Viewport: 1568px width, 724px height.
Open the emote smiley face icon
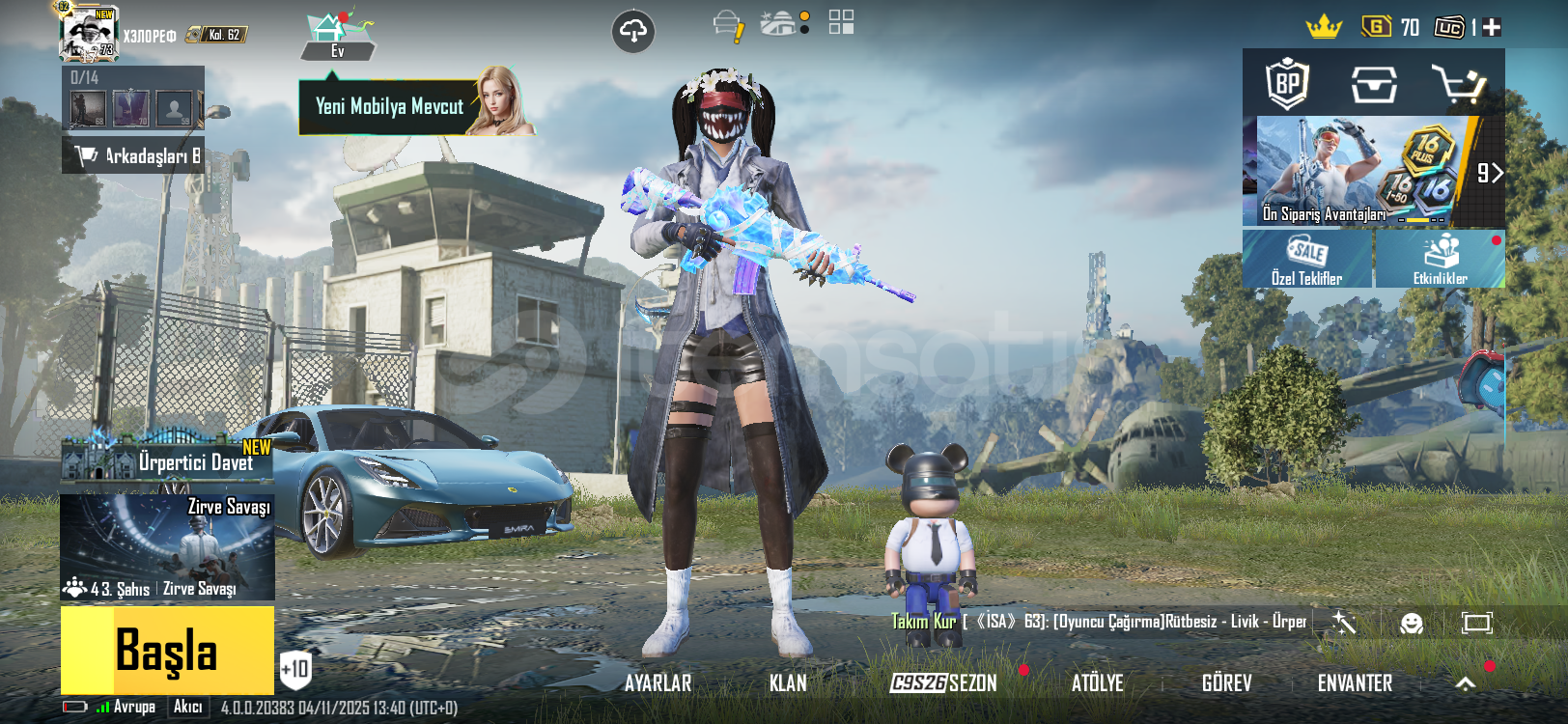point(1411,623)
